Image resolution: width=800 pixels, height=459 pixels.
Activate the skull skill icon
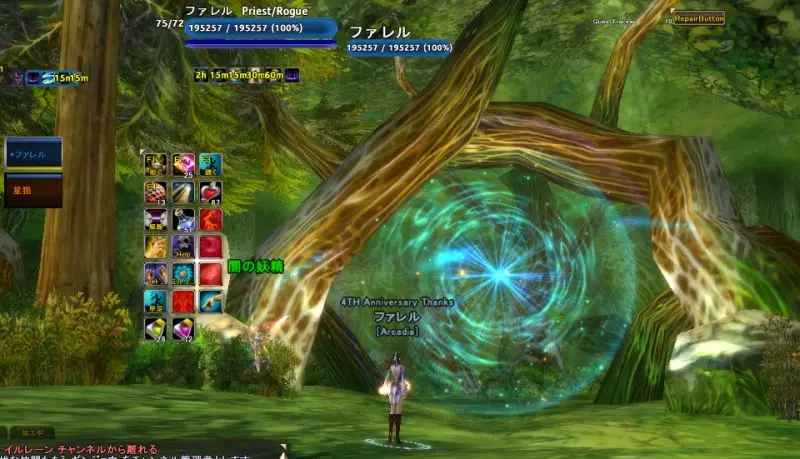click(184, 246)
